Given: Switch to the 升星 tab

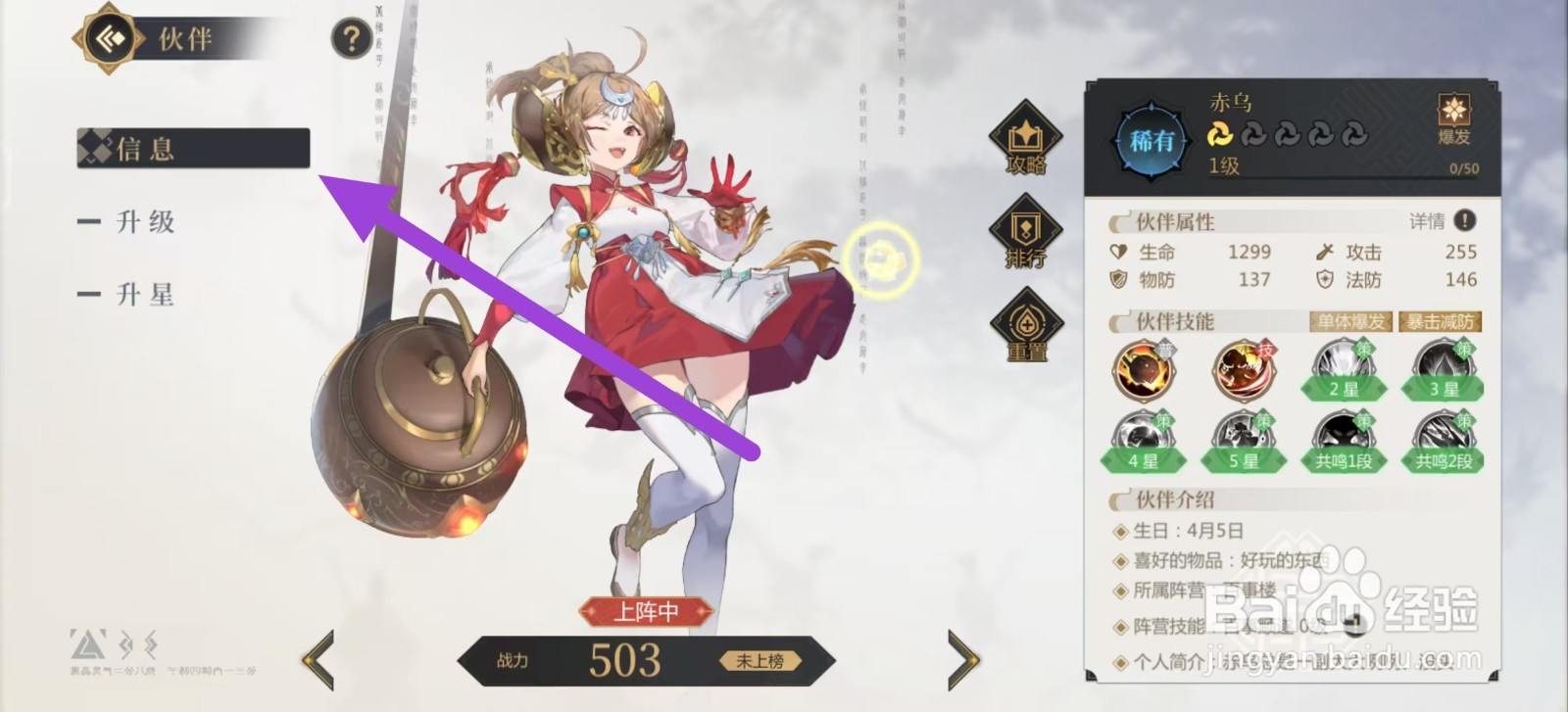Looking at the screenshot, I should [145, 294].
